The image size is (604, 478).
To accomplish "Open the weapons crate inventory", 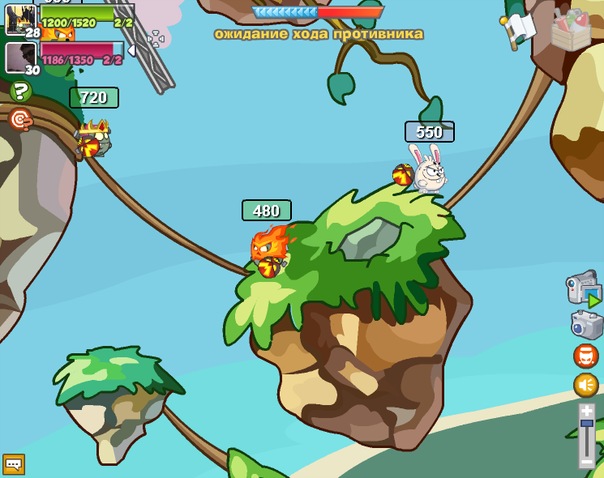I will pos(571,28).
